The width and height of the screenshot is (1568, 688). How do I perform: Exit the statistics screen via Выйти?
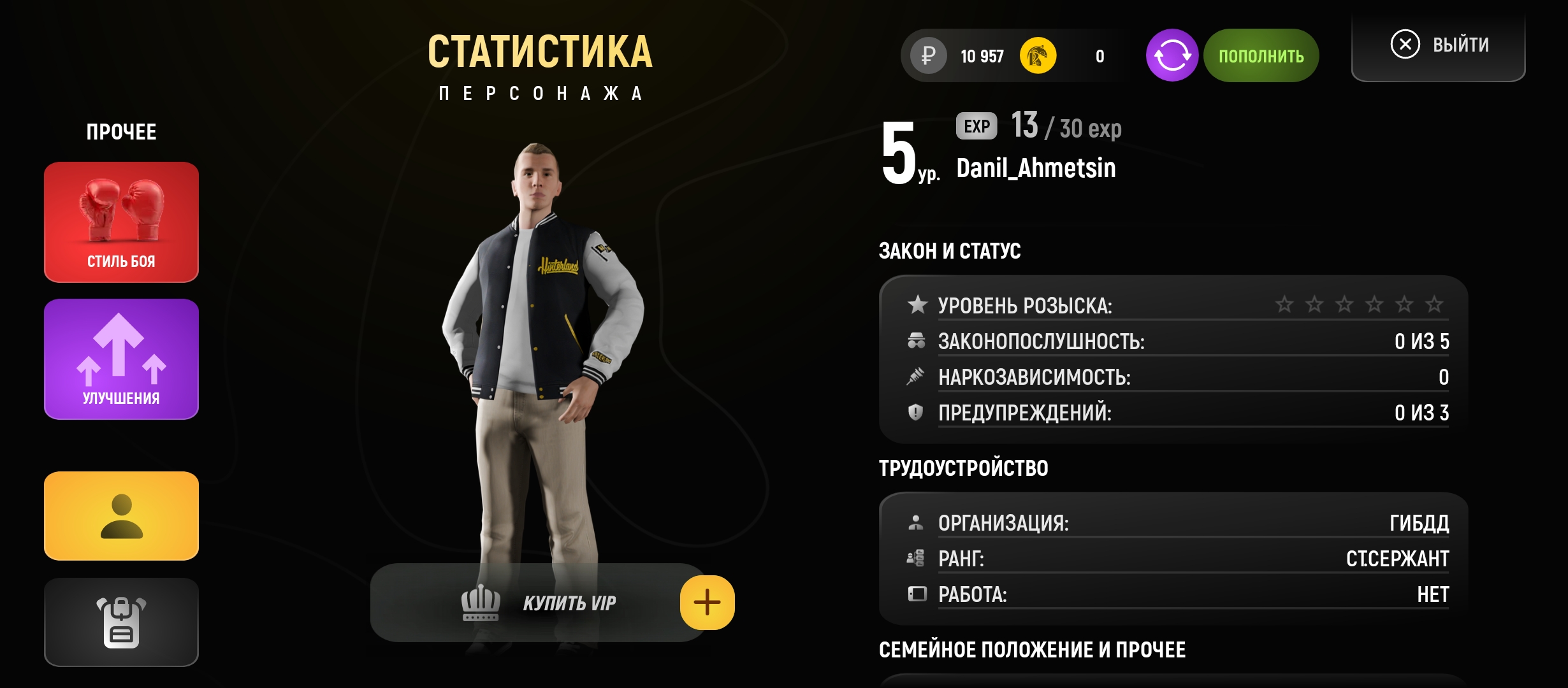pyautogui.click(x=1439, y=45)
